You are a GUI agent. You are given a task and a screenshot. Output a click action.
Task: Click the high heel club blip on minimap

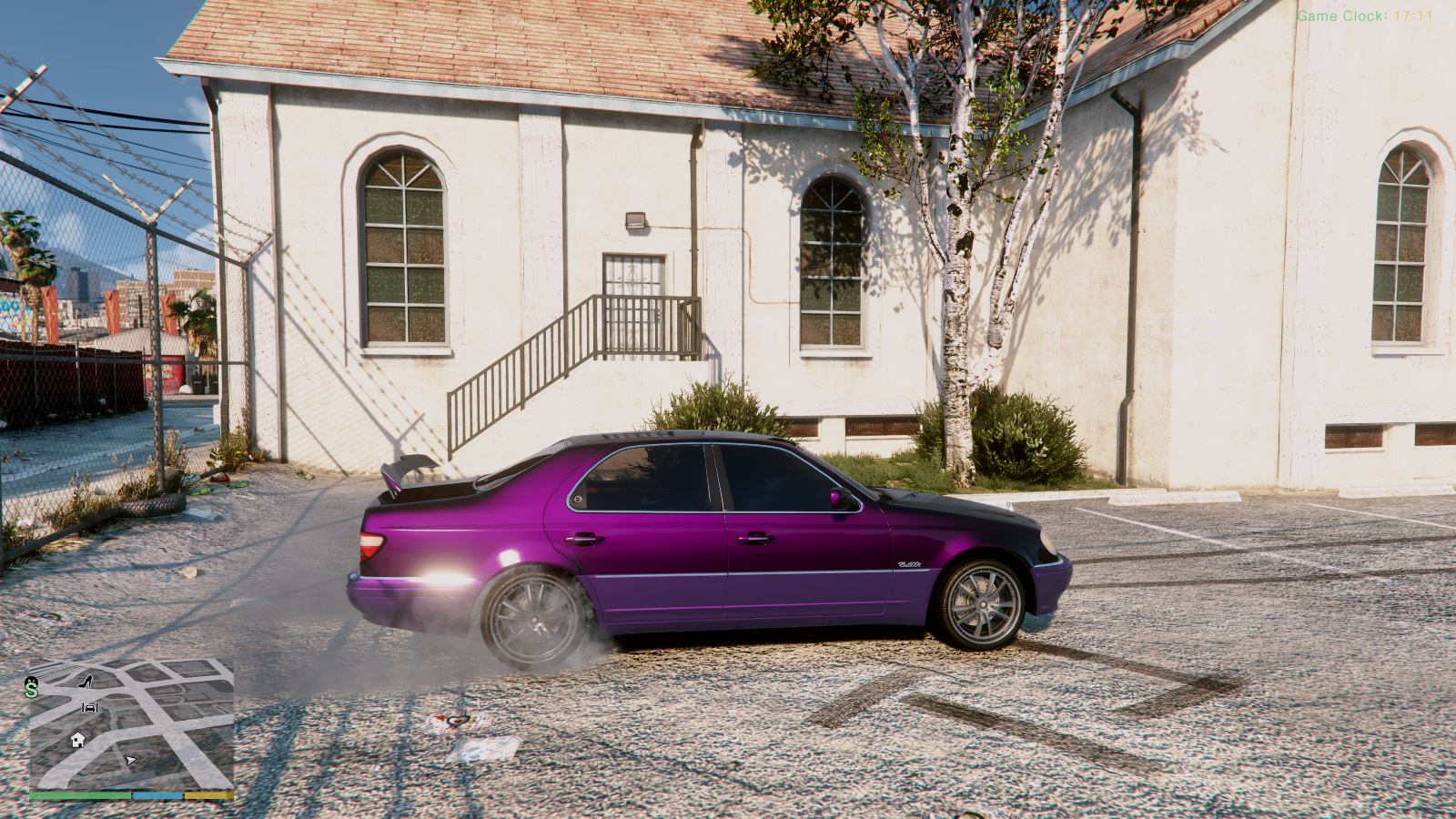click(x=86, y=683)
